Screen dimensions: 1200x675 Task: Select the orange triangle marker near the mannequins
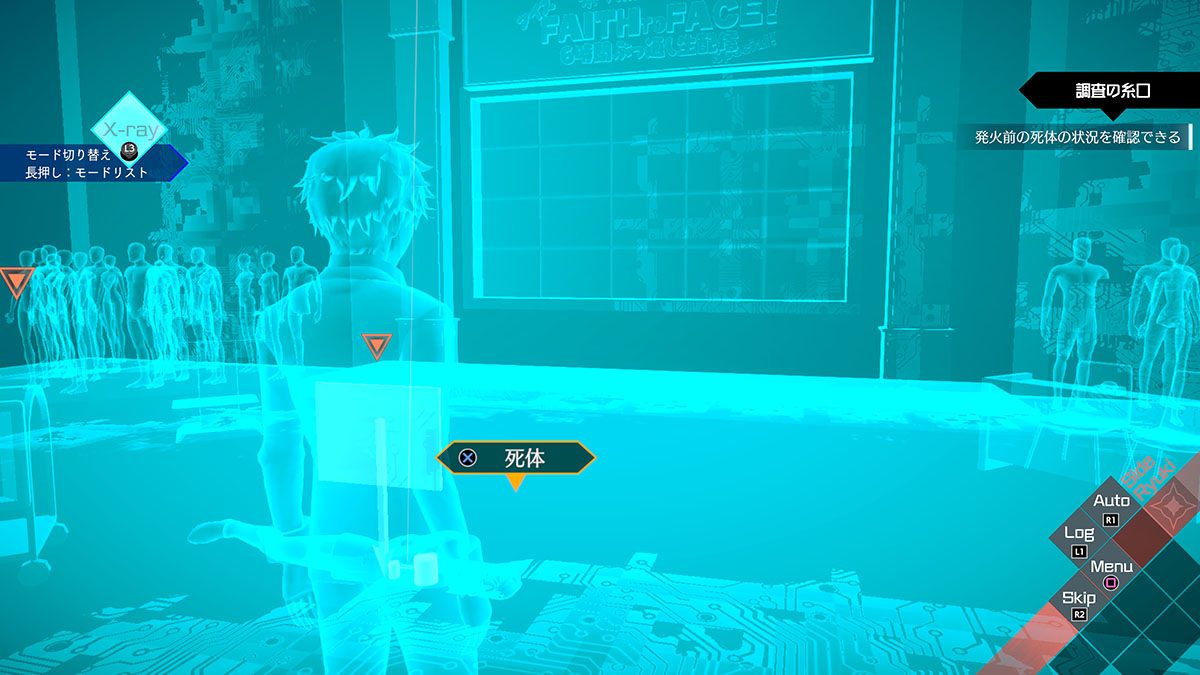click(16, 281)
